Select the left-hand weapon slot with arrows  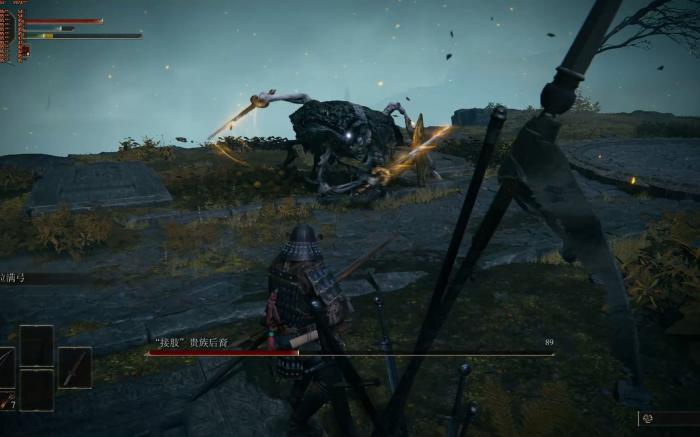[x=6, y=368]
